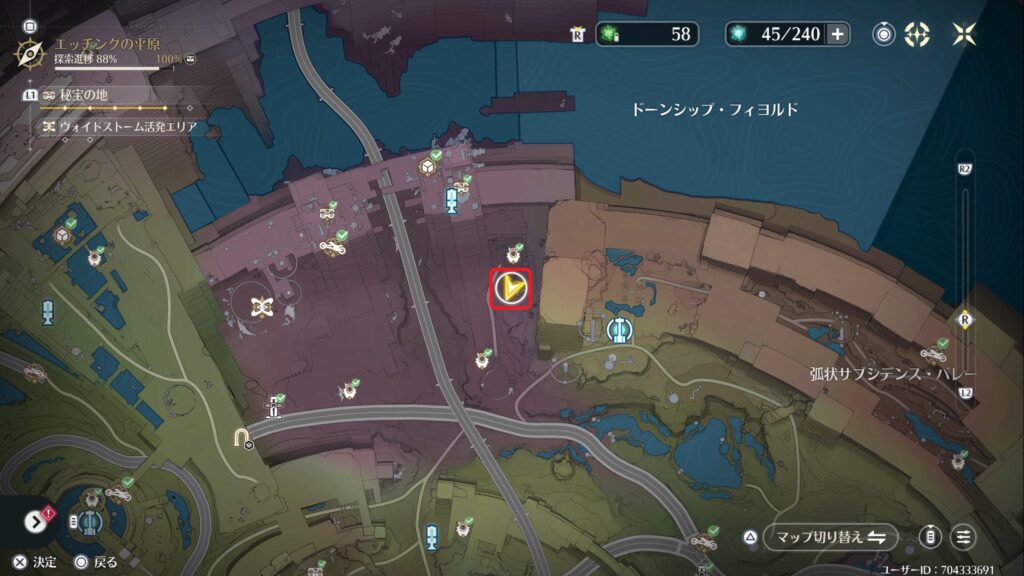Add more Waveplates with the plus button
Screen dimensions: 1024x576
pyautogui.click(x=837, y=34)
